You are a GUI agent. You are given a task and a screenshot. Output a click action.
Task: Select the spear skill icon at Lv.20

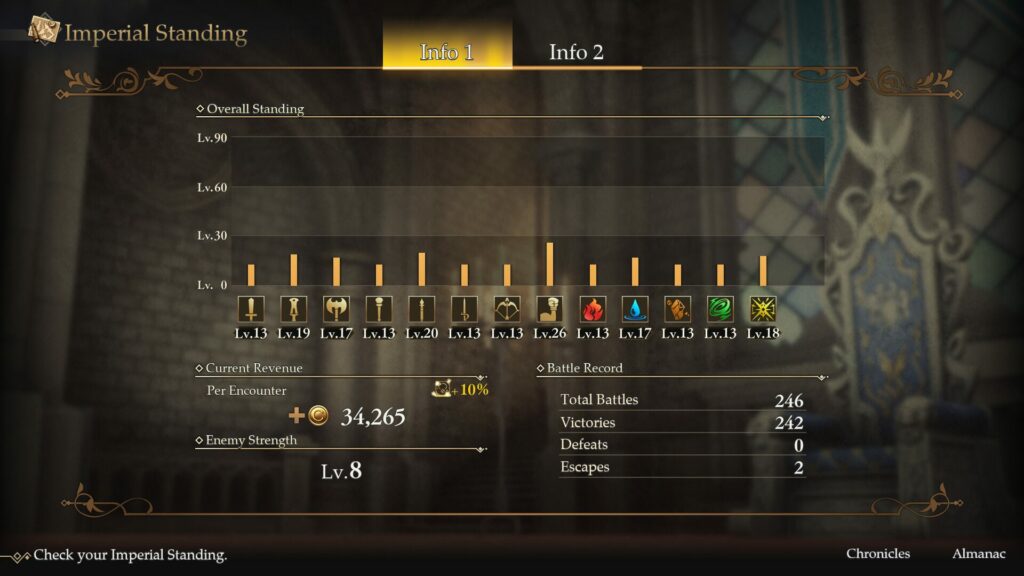422,308
